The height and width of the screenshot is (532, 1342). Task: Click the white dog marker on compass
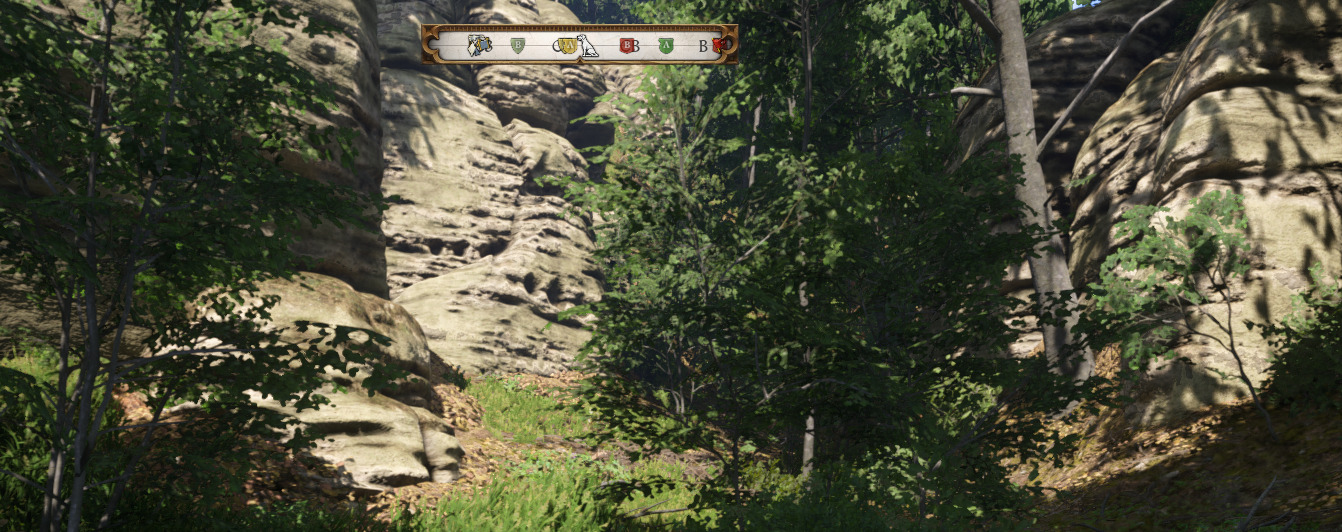pos(587,45)
